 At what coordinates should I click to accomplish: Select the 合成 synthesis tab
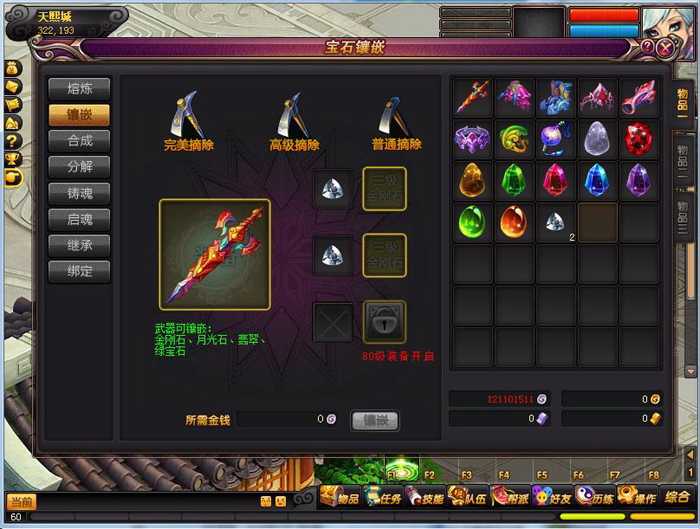(x=79, y=141)
